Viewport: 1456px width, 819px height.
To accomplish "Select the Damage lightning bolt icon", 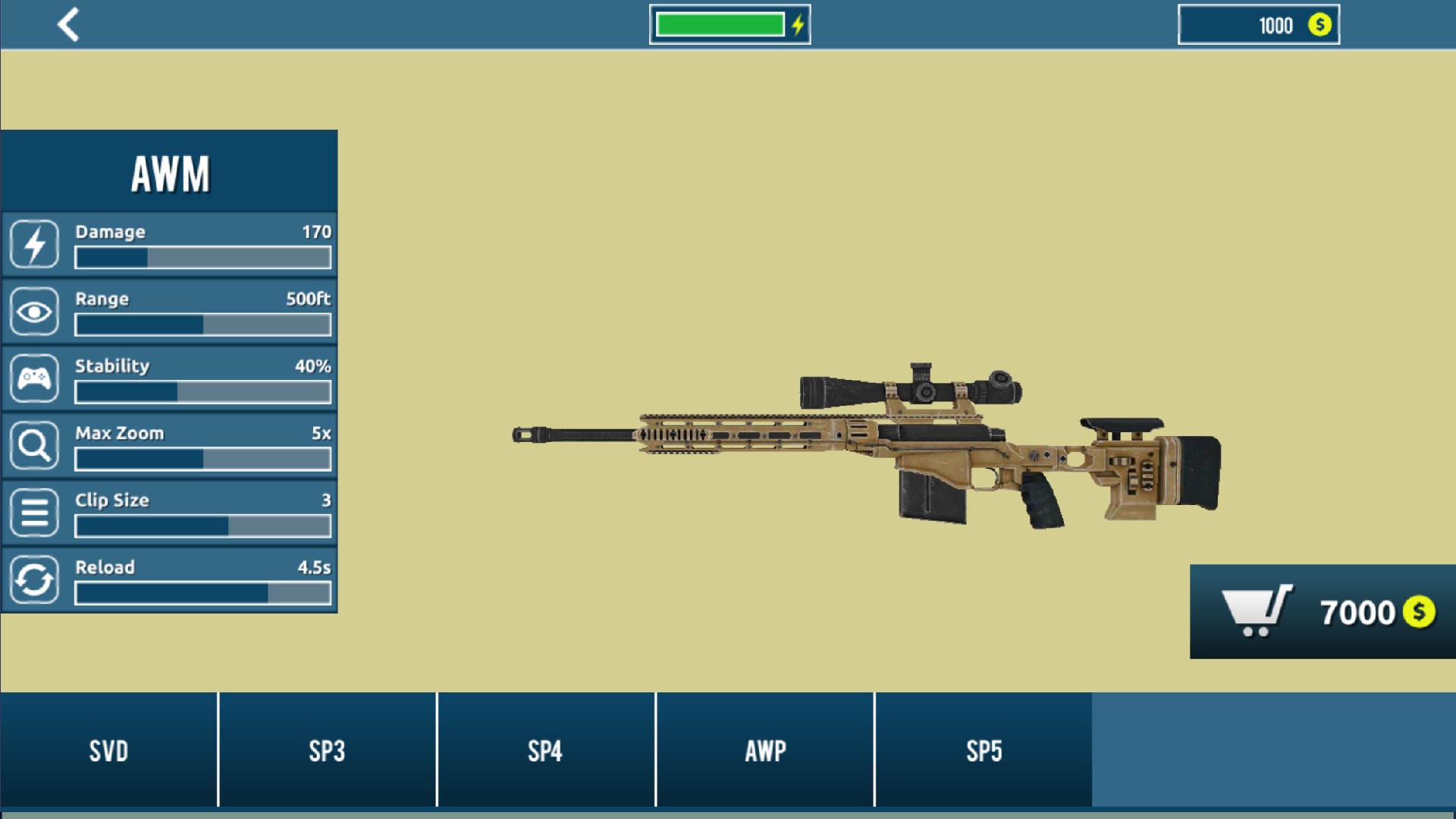I will (x=33, y=243).
